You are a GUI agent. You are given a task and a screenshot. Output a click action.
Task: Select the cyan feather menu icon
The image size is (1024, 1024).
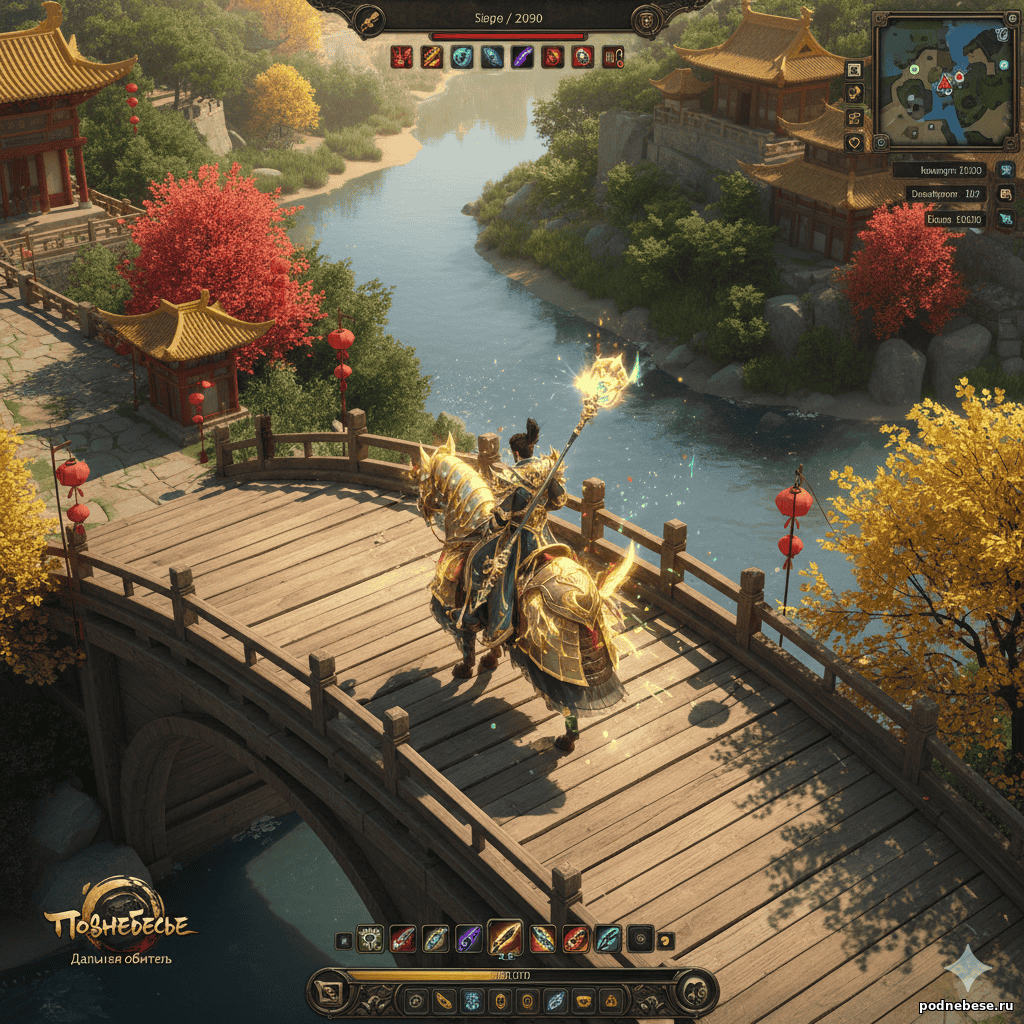click(555, 1000)
